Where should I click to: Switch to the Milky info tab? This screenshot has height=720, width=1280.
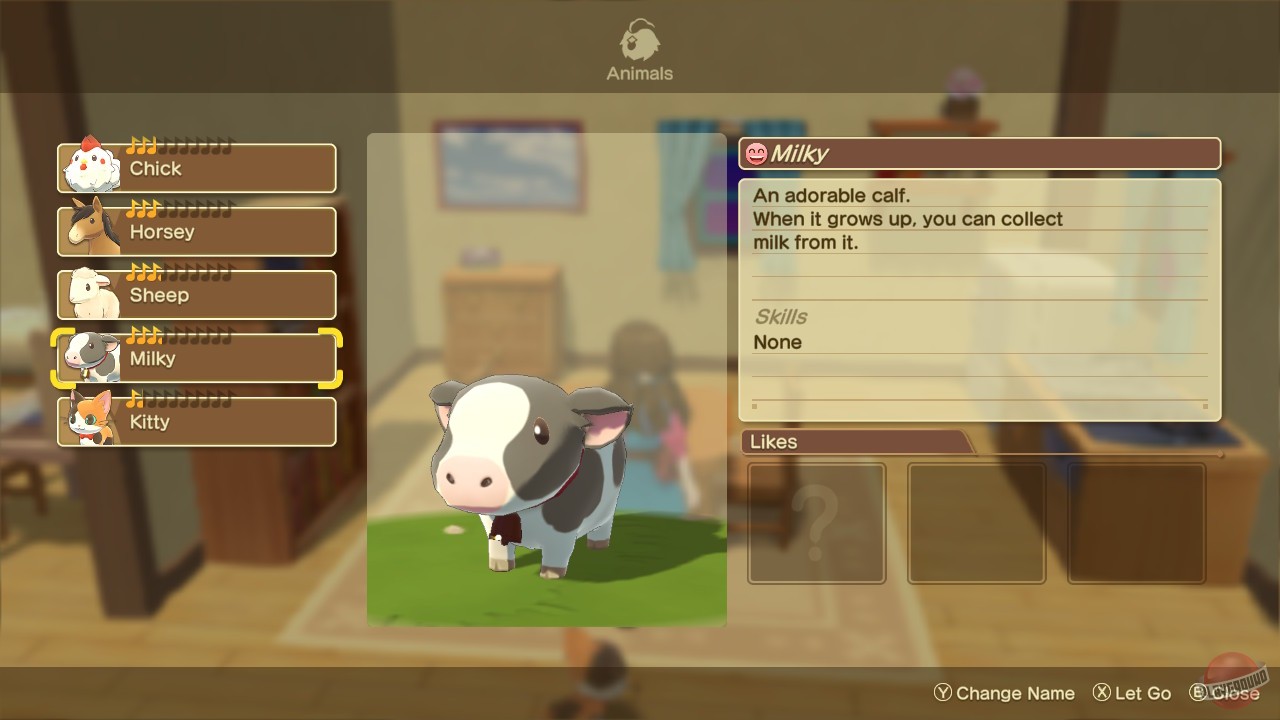[x=980, y=153]
